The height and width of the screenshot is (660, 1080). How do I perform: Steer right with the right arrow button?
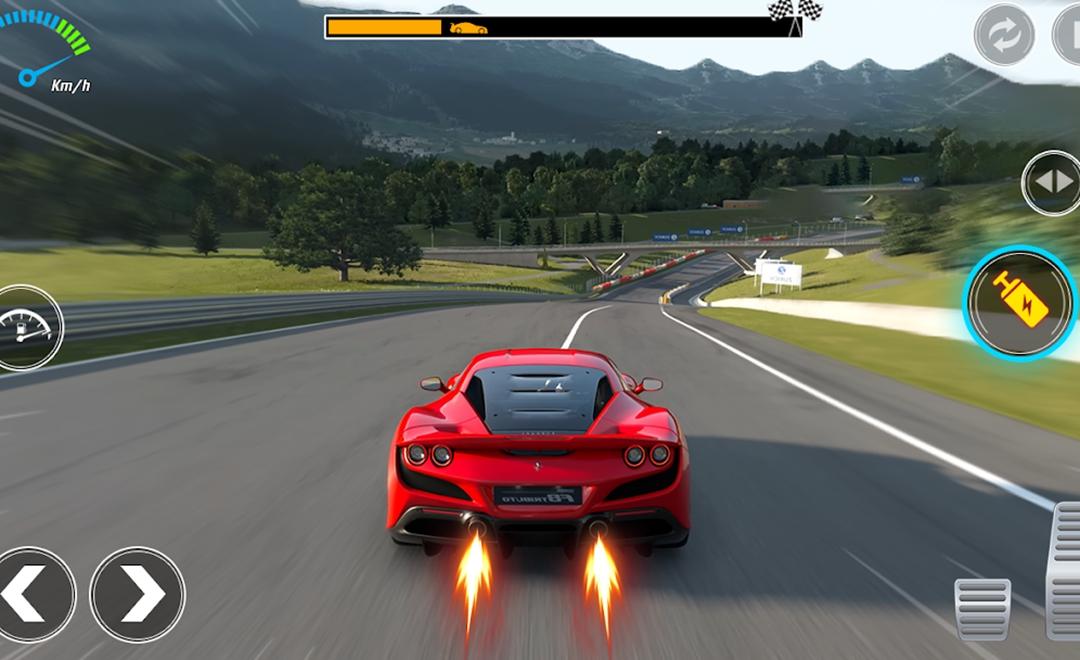pos(138,594)
